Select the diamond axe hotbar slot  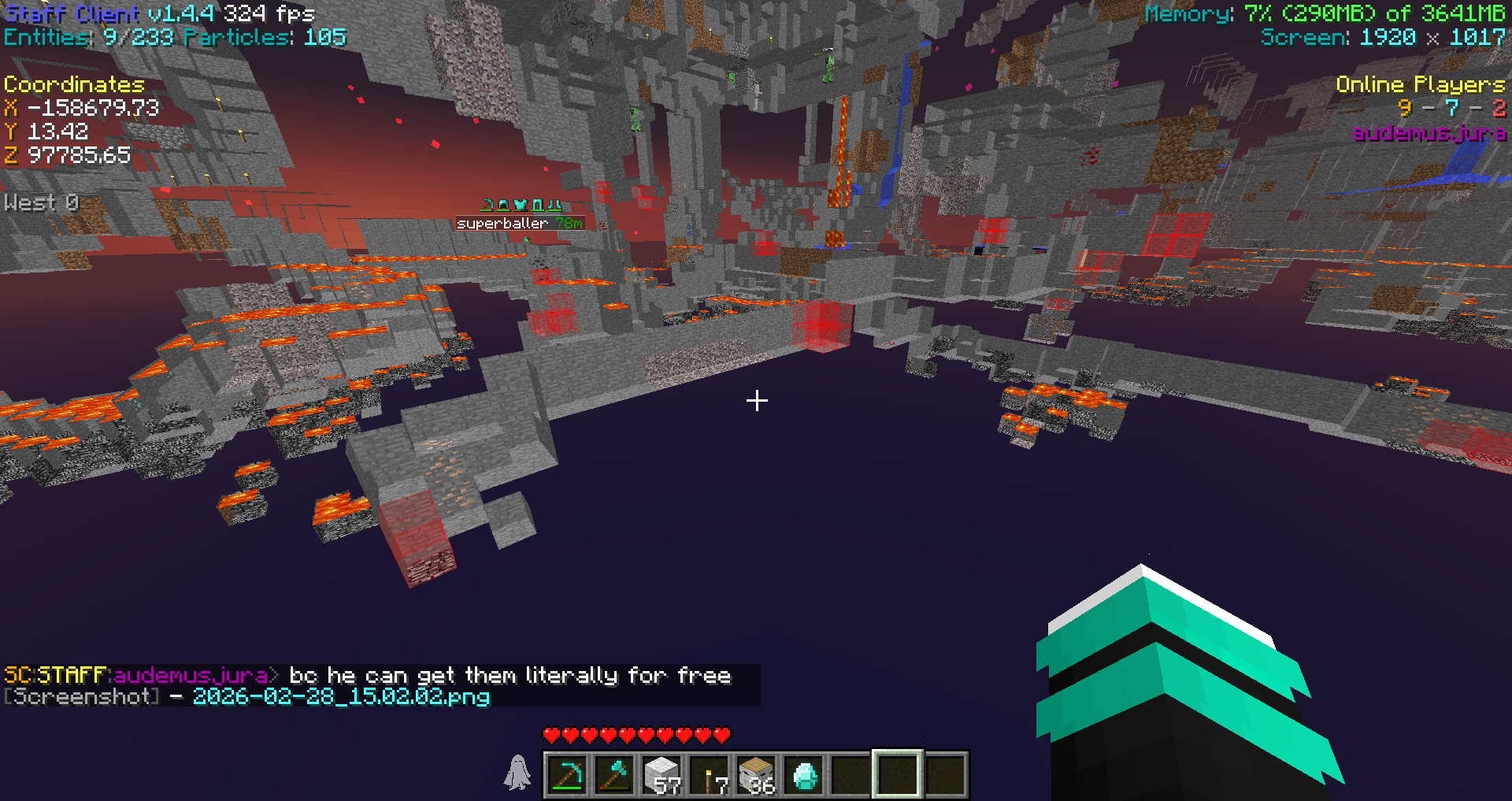click(614, 775)
